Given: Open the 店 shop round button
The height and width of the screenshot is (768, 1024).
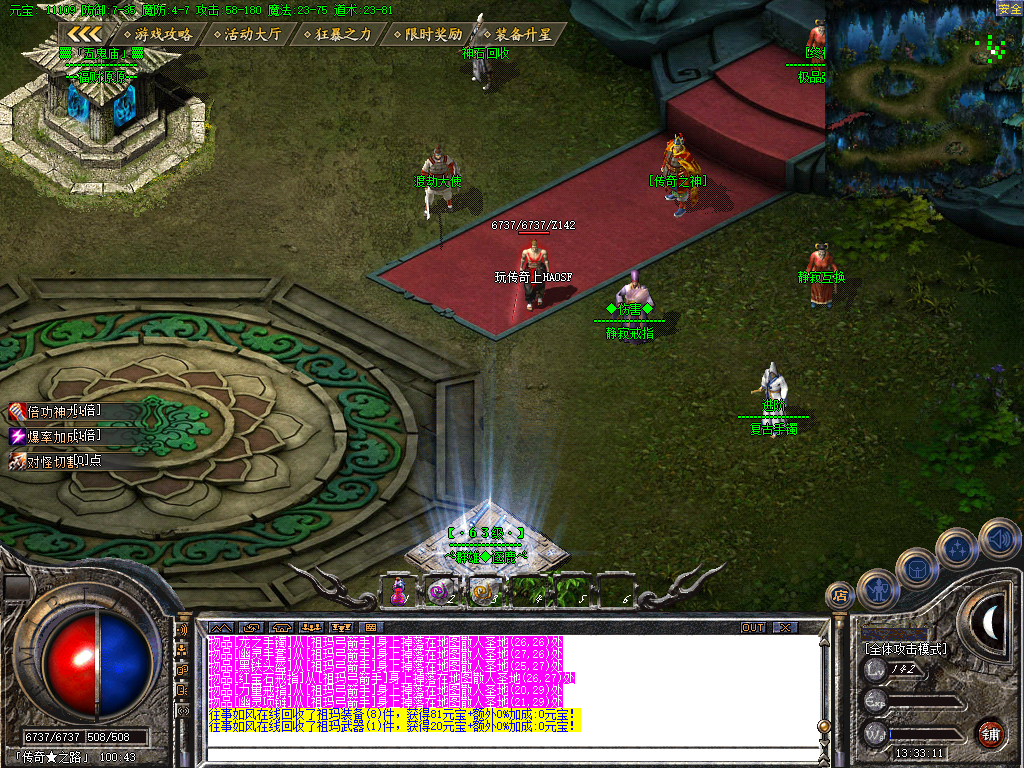Looking at the screenshot, I should pos(841,595).
